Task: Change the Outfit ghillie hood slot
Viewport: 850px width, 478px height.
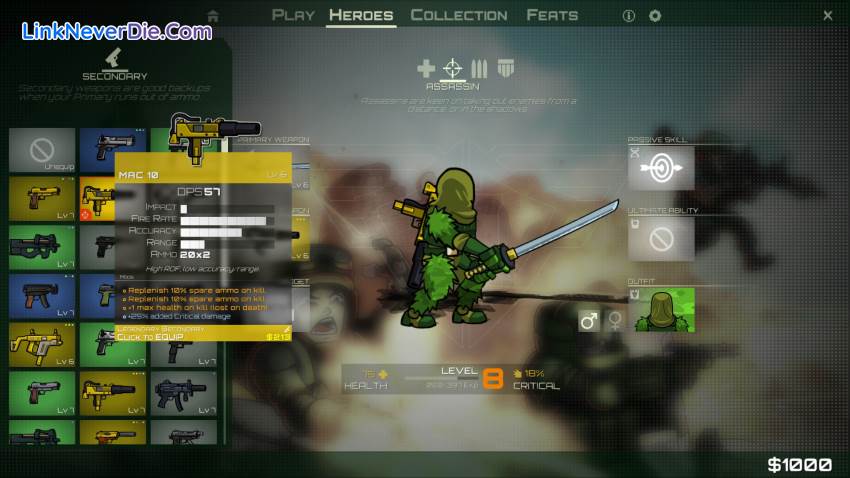Action: [660, 310]
